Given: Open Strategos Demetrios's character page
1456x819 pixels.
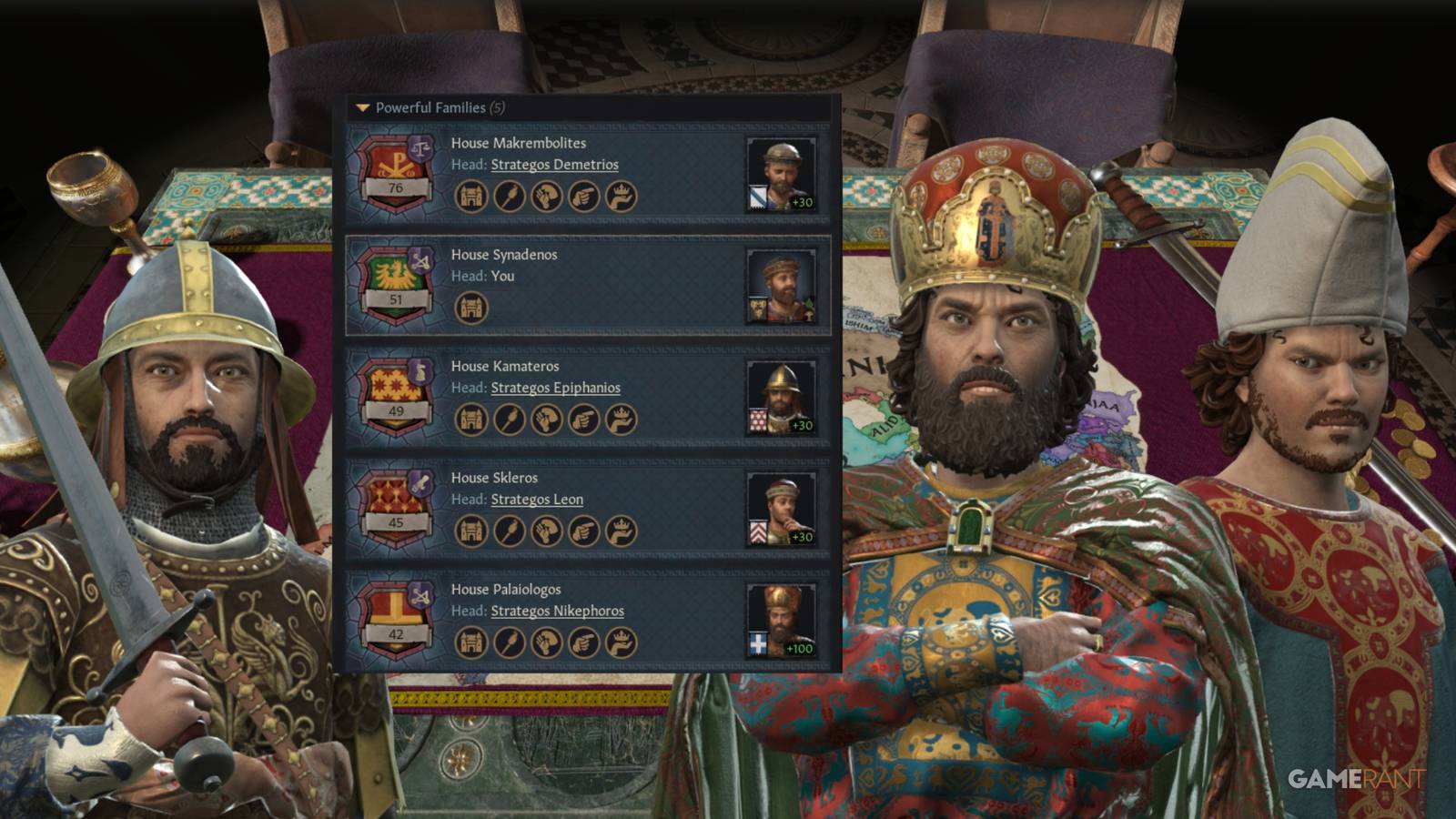Looking at the screenshot, I should pyautogui.click(x=553, y=165).
